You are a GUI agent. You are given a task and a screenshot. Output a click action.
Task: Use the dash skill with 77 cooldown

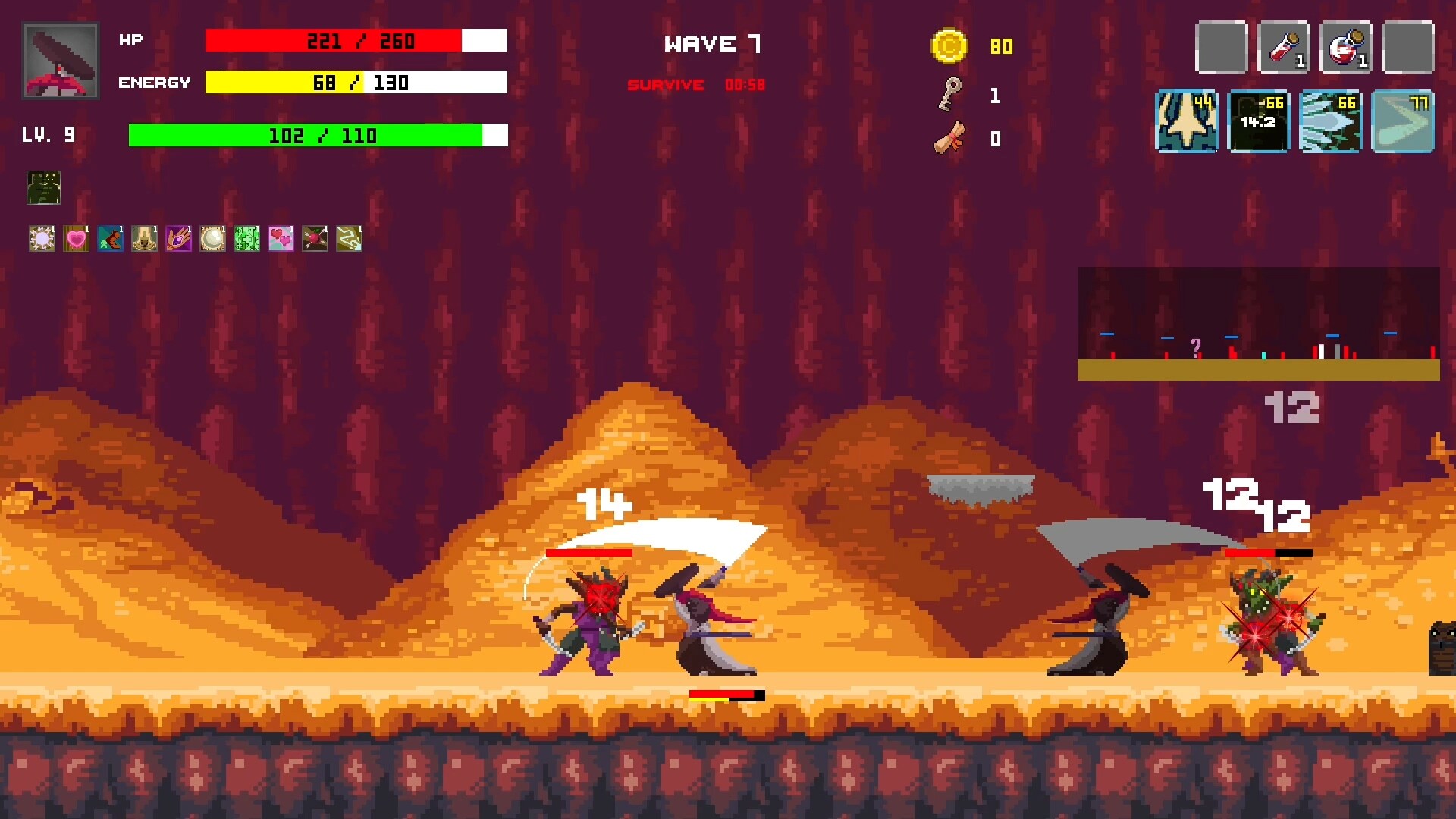point(1403,122)
